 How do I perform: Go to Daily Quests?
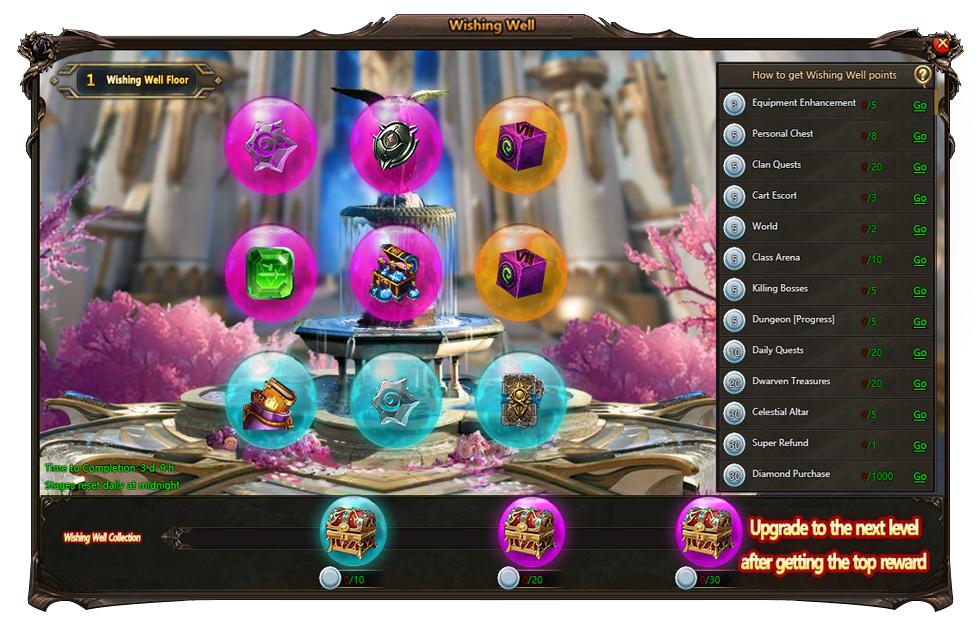[x=919, y=353]
